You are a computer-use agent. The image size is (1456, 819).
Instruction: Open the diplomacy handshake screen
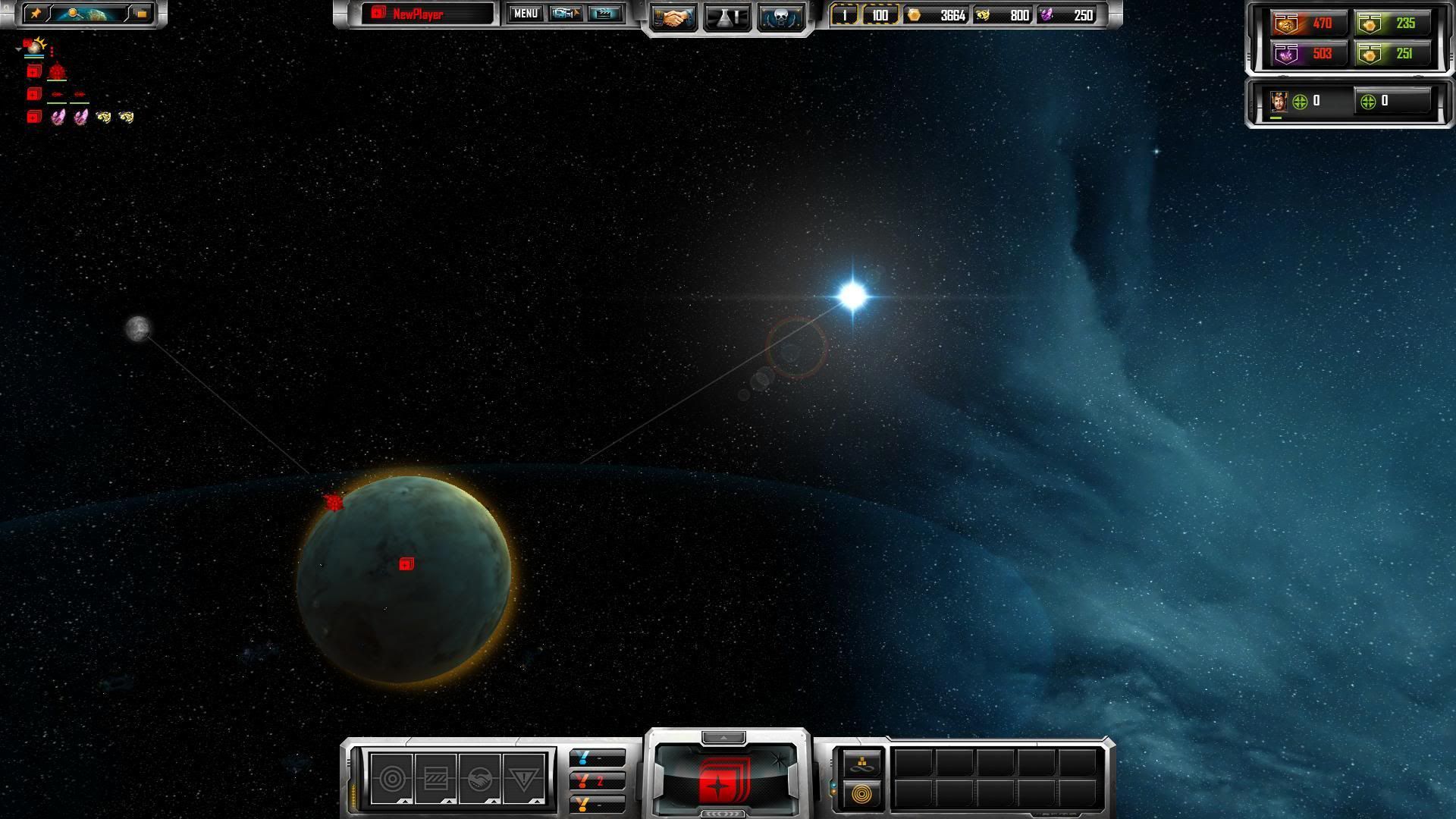point(673,17)
